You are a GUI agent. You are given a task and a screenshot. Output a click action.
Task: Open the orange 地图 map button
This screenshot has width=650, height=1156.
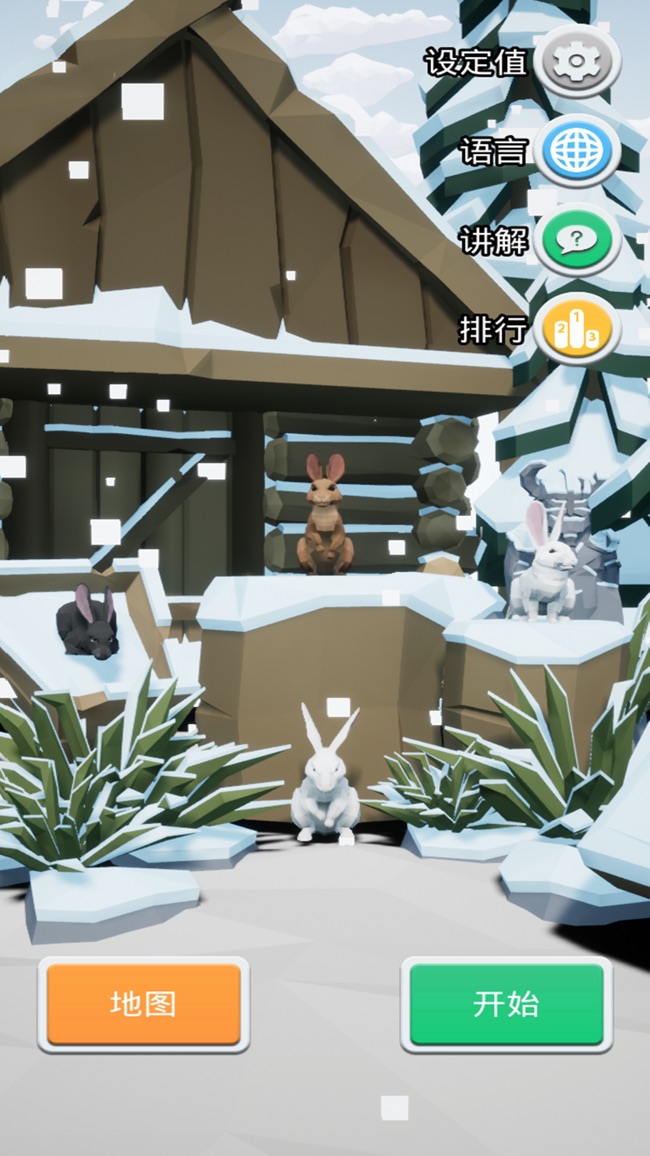coord(144,1004)
